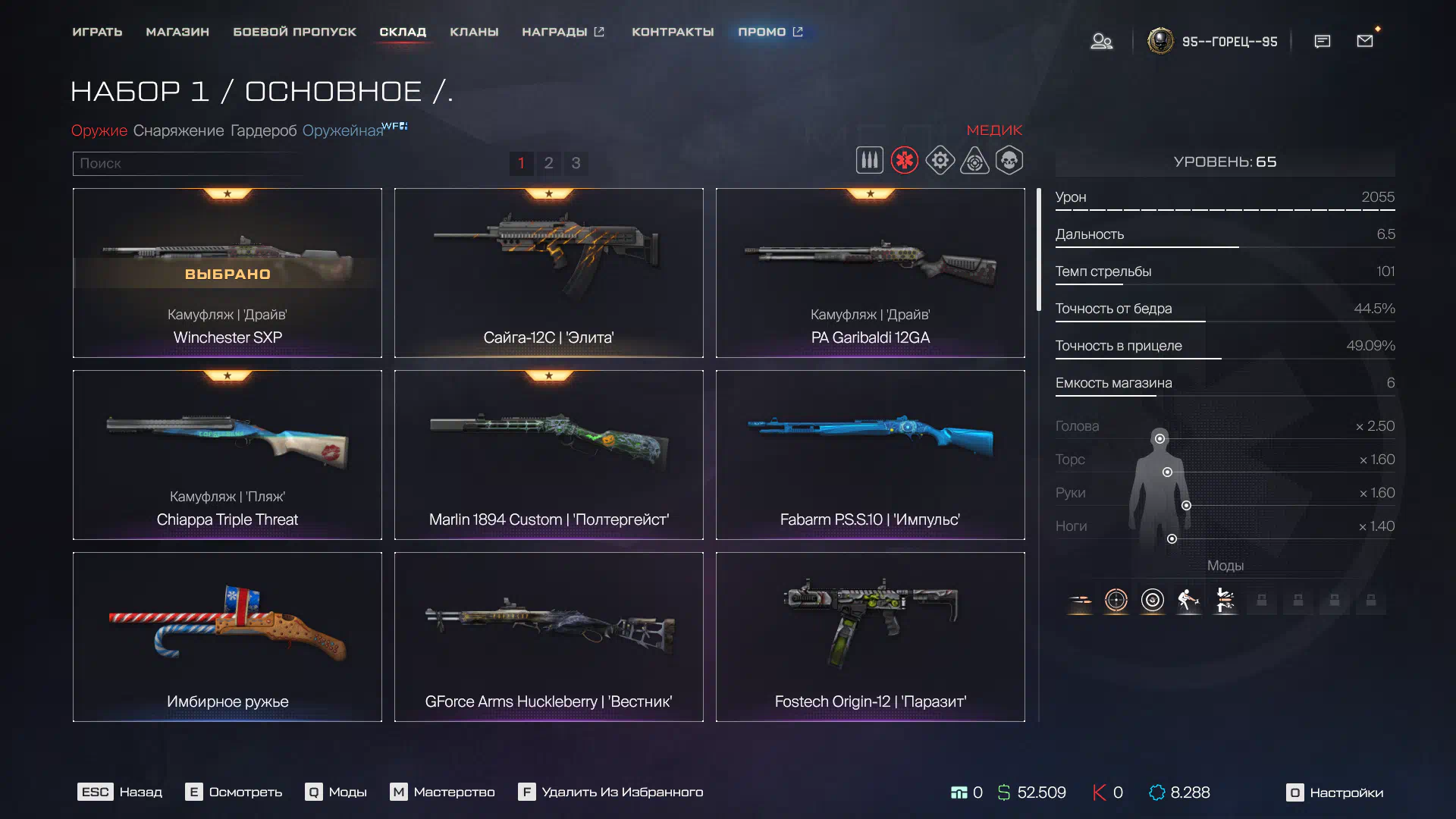Pick the Fostech Origin-12 'Паразит' card

(870, 637)
